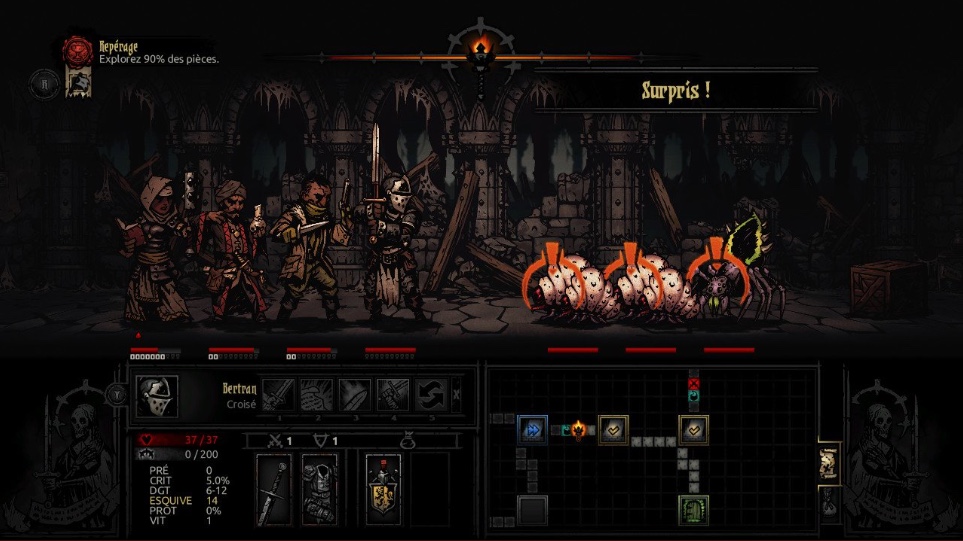Select the lion crest shield trinket
Image resolution: width=963 pixels, height=541 pixels.
click(x=383, y=489)
